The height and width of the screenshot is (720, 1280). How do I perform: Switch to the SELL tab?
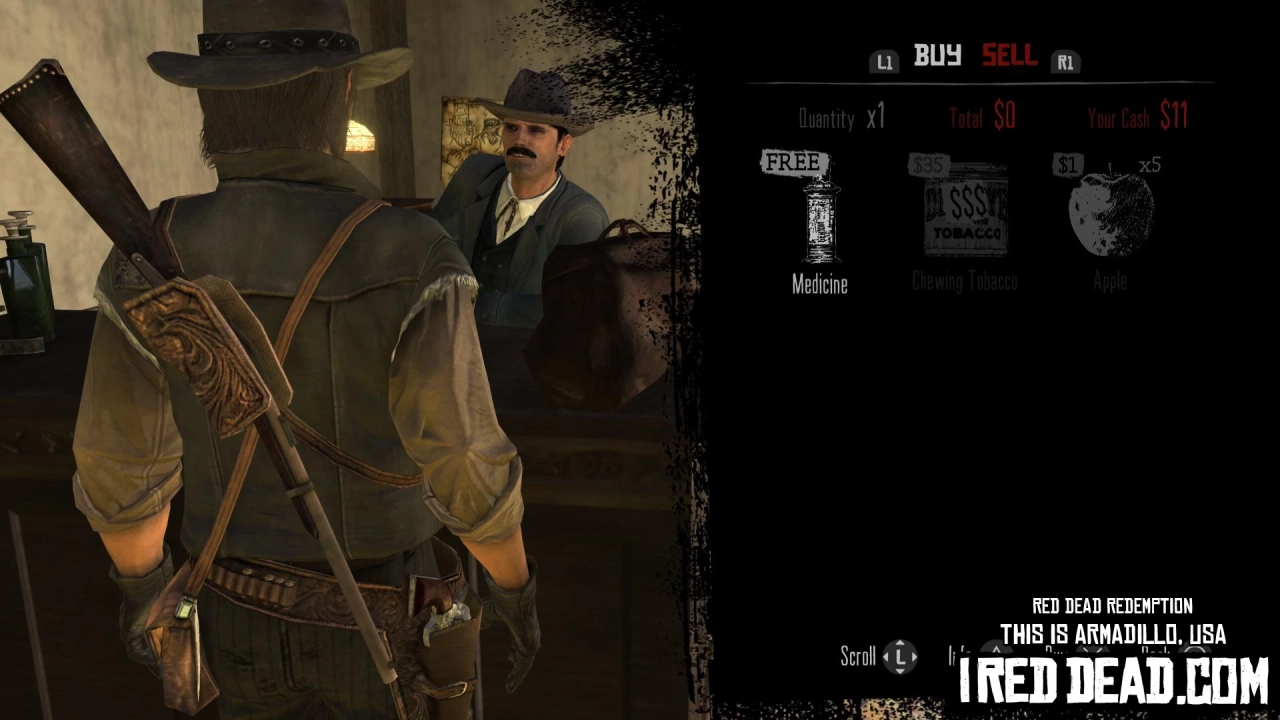1009,57
